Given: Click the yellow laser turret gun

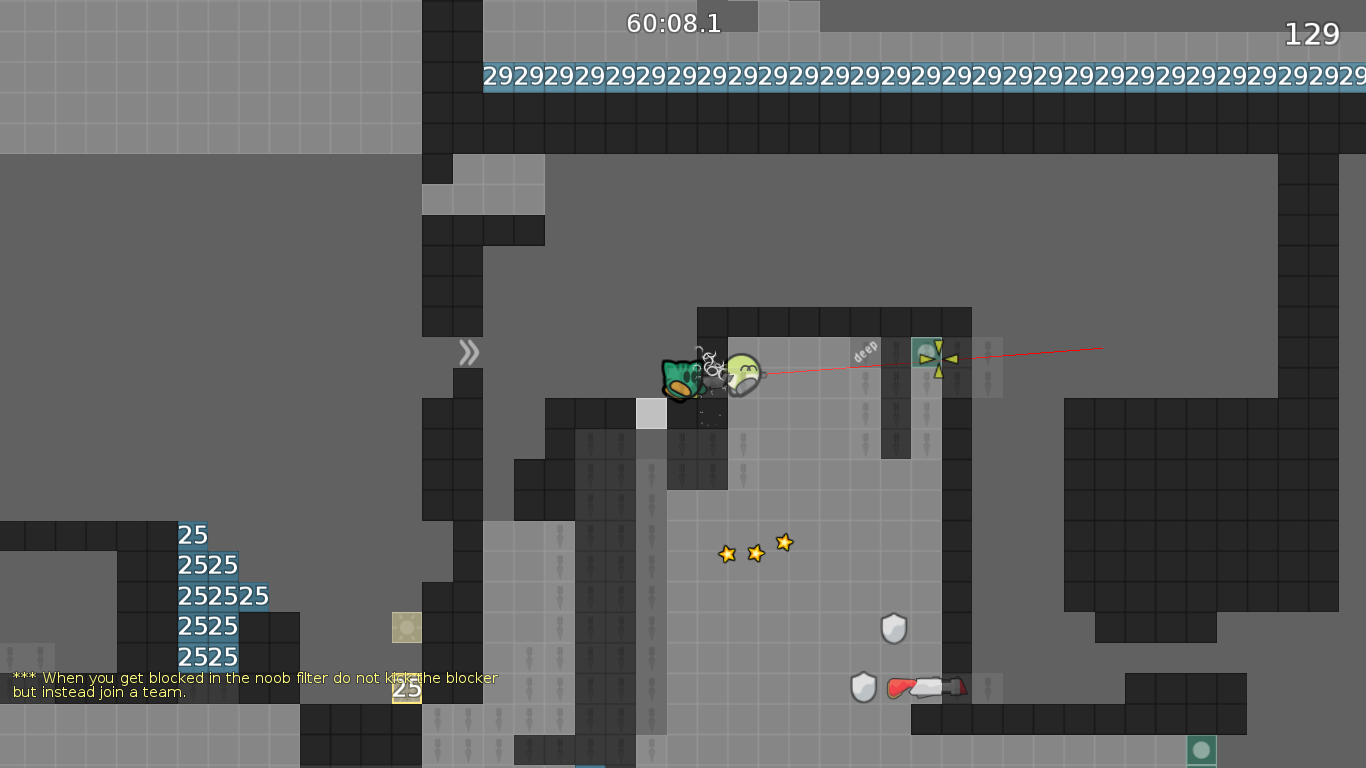Looking at the screenshot, I should tap(928, 355).
